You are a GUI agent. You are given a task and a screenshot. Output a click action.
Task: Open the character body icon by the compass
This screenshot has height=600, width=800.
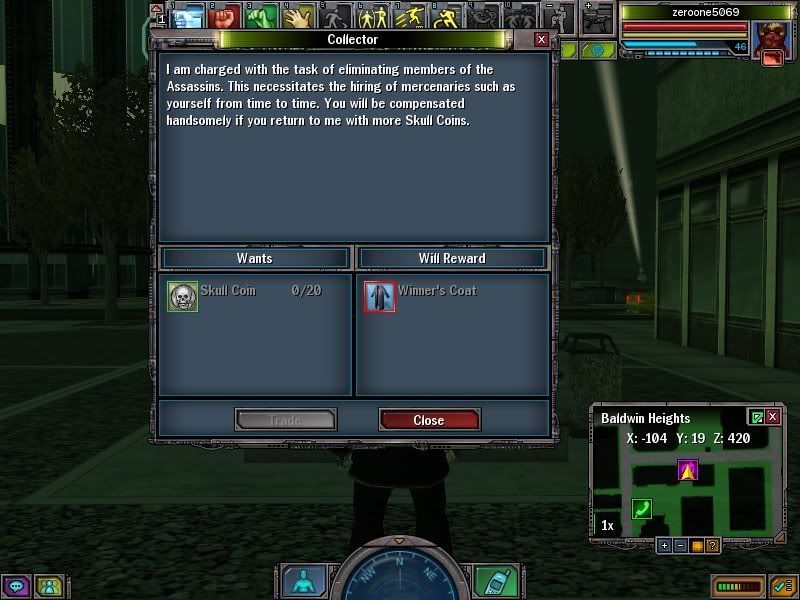tap(300, 581)
